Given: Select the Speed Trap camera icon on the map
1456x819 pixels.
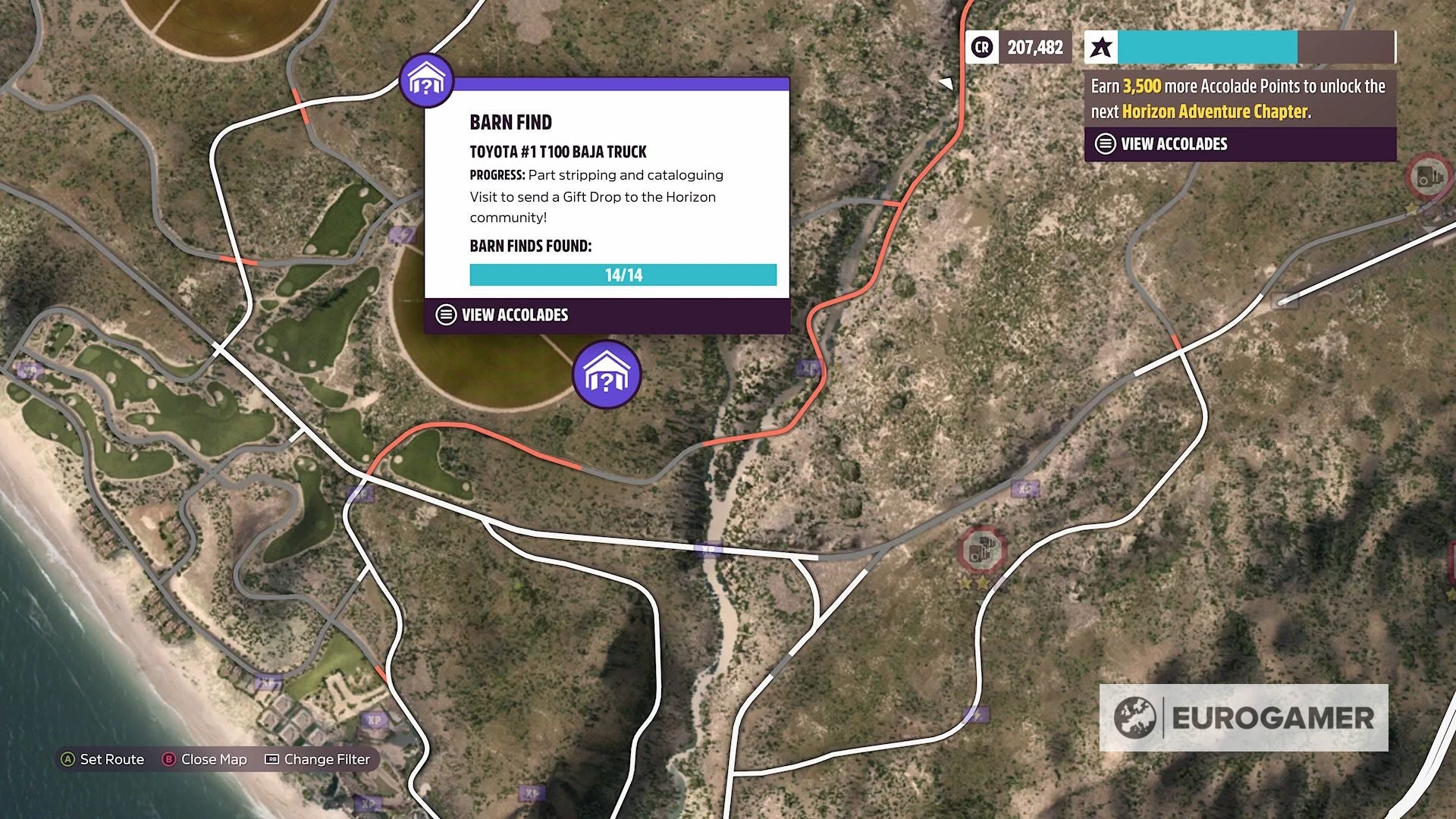Looking at the screenshot, I should point(981,550).
